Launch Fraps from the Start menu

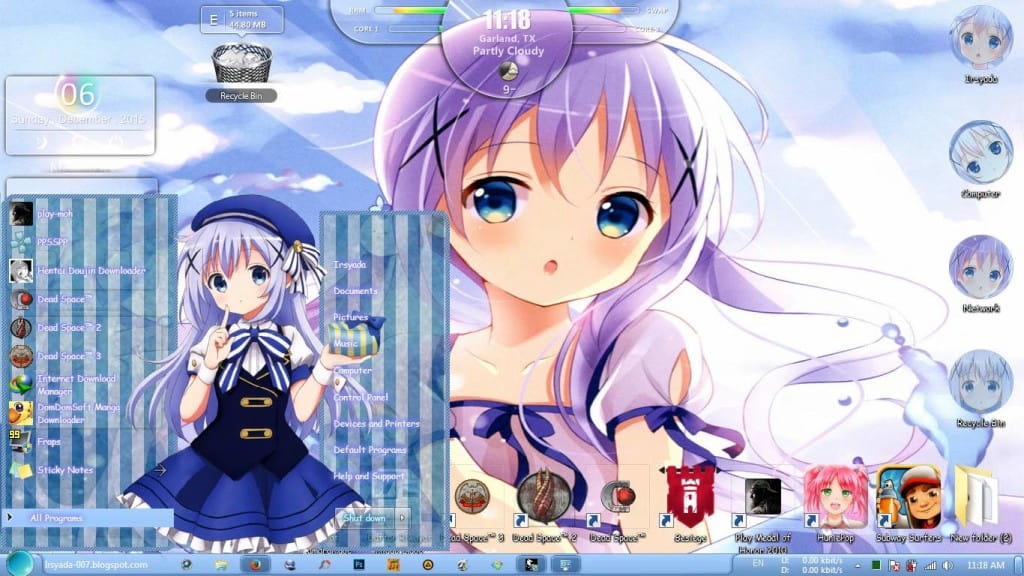pyautogui.click(x=49, y=441)
